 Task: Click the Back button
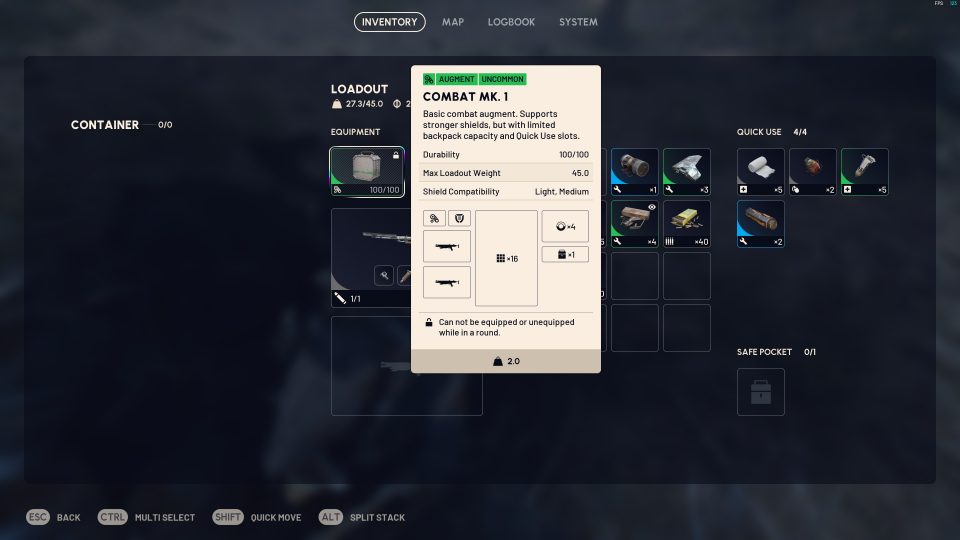pyautogui.click(x=54, y=517)
